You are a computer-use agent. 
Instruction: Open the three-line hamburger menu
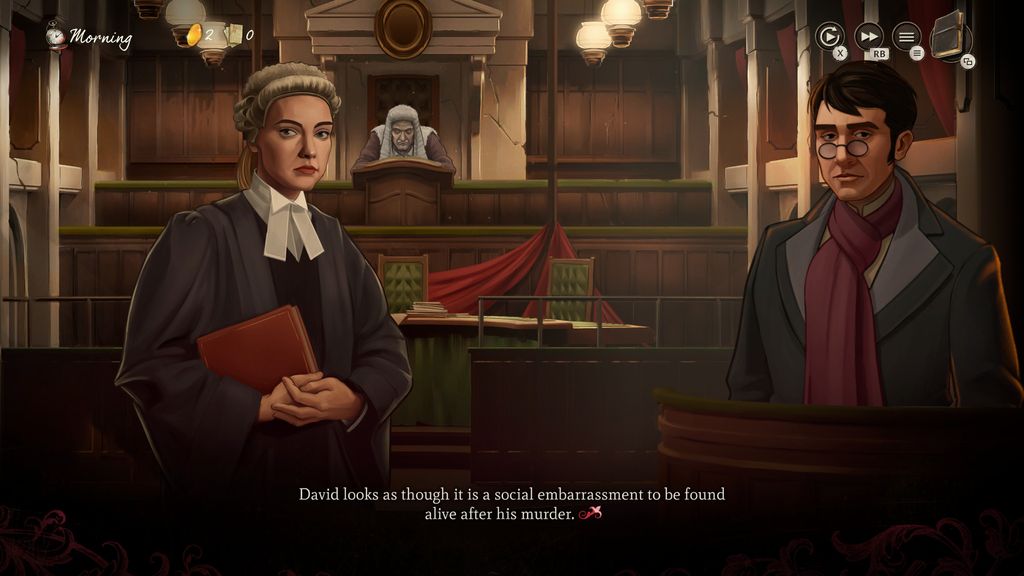(x=906, y=36)
